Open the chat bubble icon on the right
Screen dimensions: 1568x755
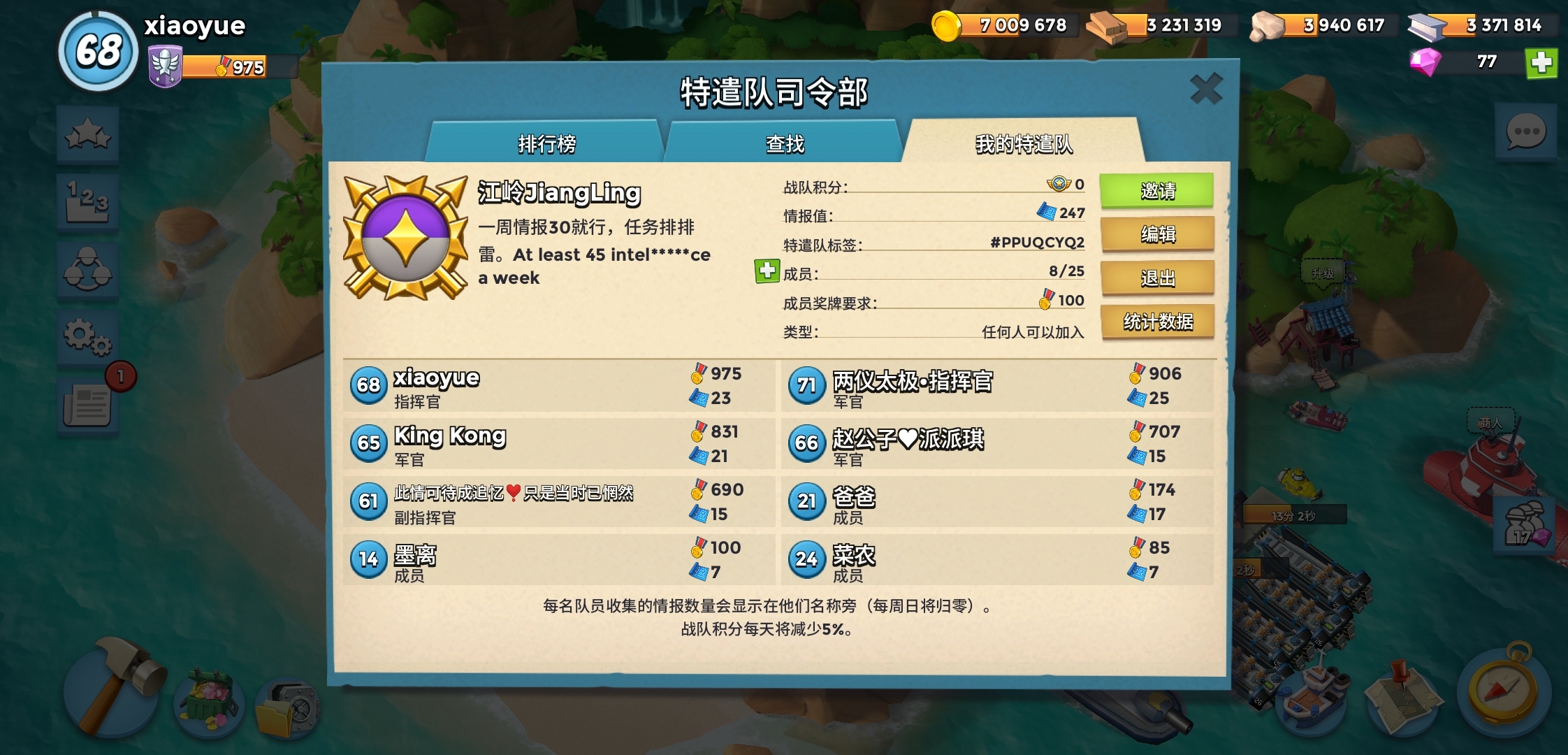[1525, 129]
